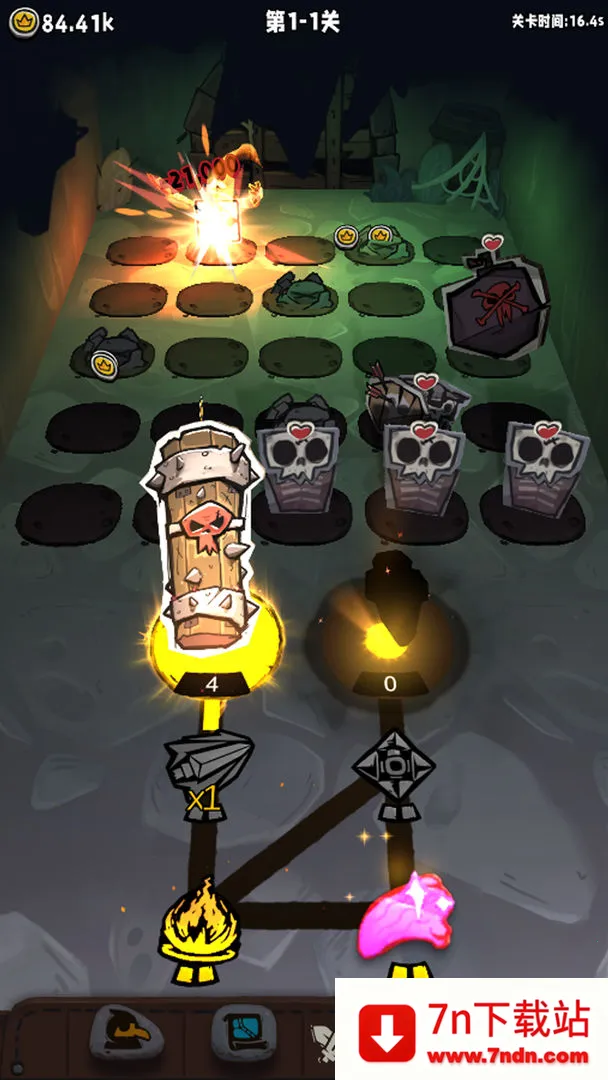Select the dark unlit weapon slot

click(391, 612)
